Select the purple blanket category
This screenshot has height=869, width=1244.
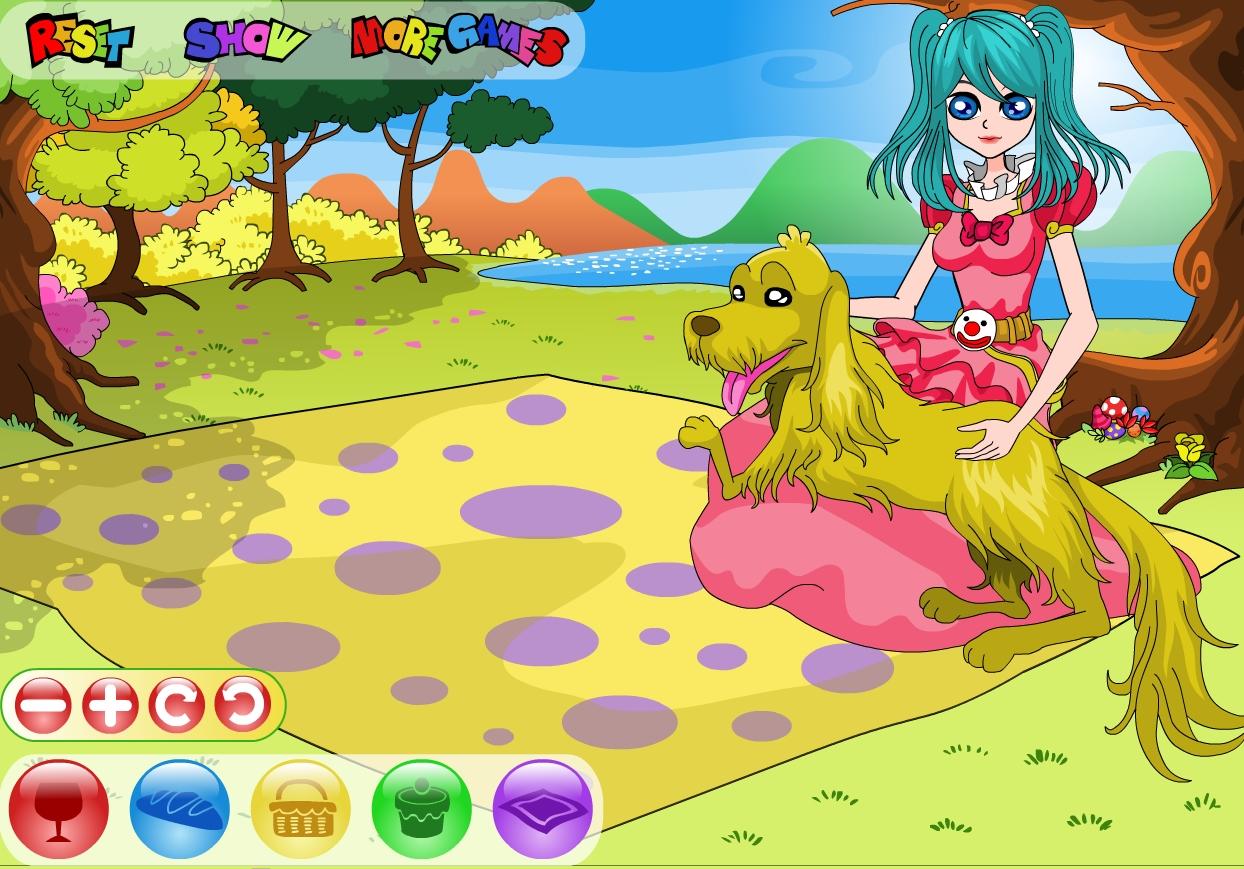click(x=543, y=808)
